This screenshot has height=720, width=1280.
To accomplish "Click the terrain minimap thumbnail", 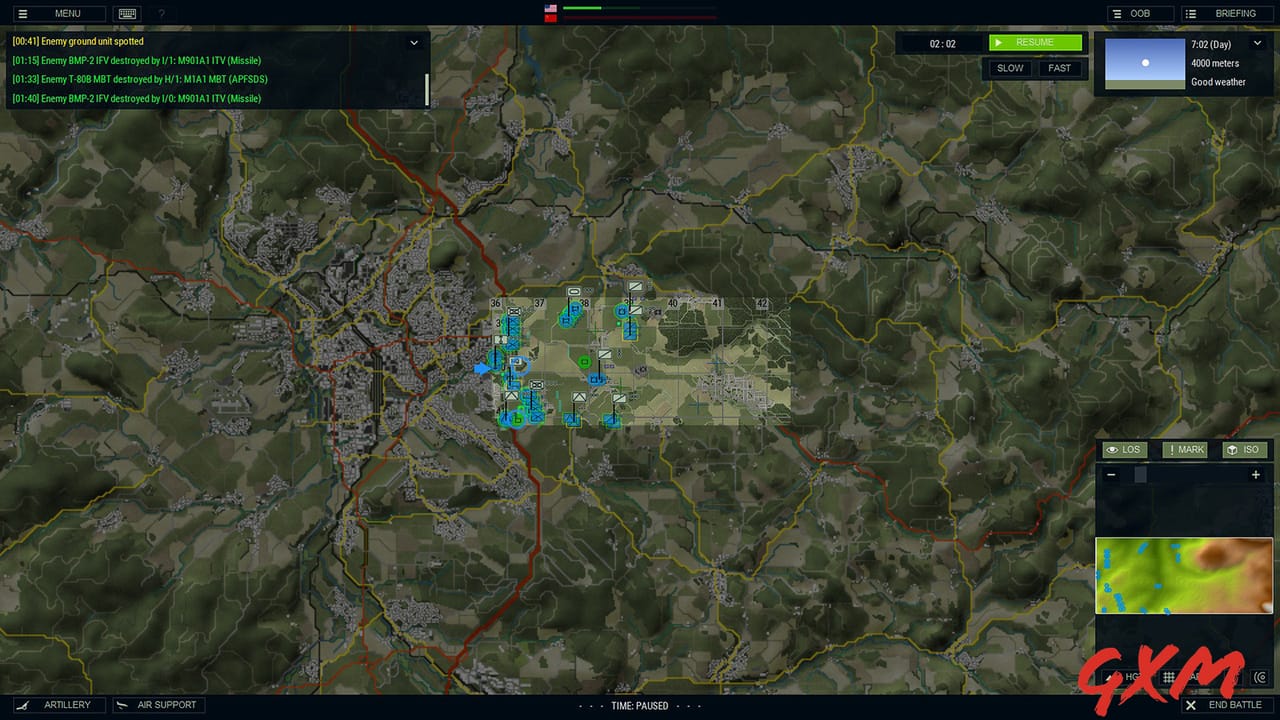I will click(x=1184, y=574).
